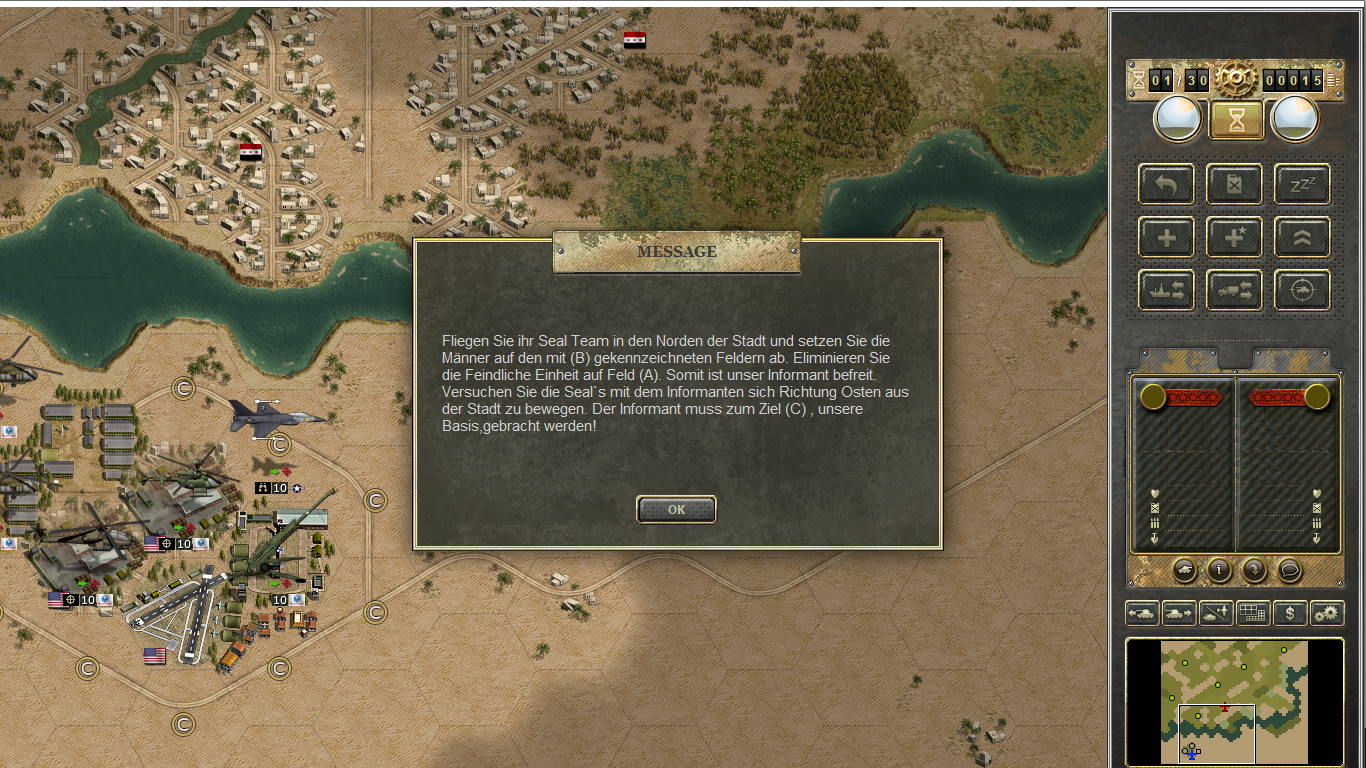Click the round curved arrow button

pos(1254,570)
